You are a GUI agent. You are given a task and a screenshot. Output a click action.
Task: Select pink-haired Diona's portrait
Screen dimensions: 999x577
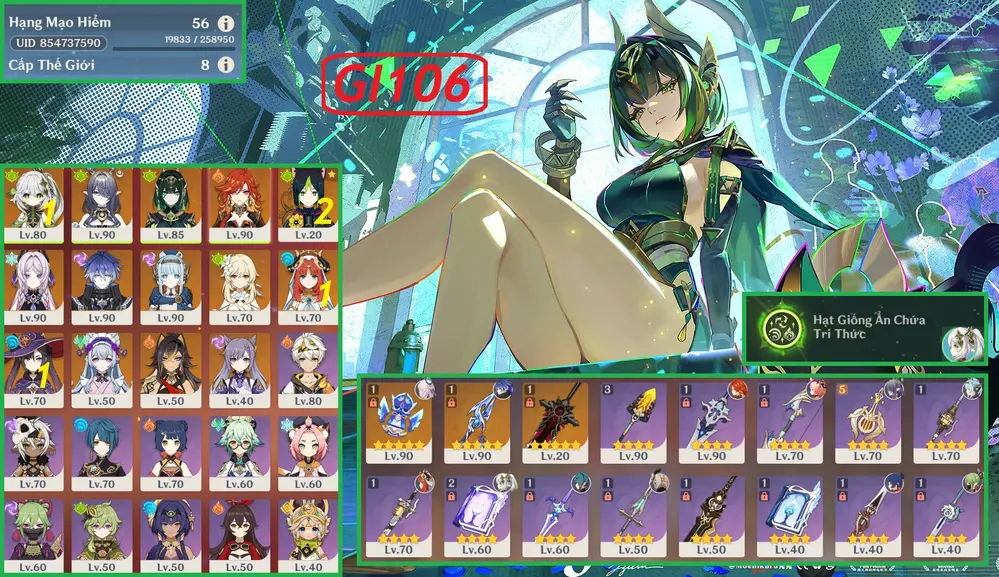tap(306, 452)
